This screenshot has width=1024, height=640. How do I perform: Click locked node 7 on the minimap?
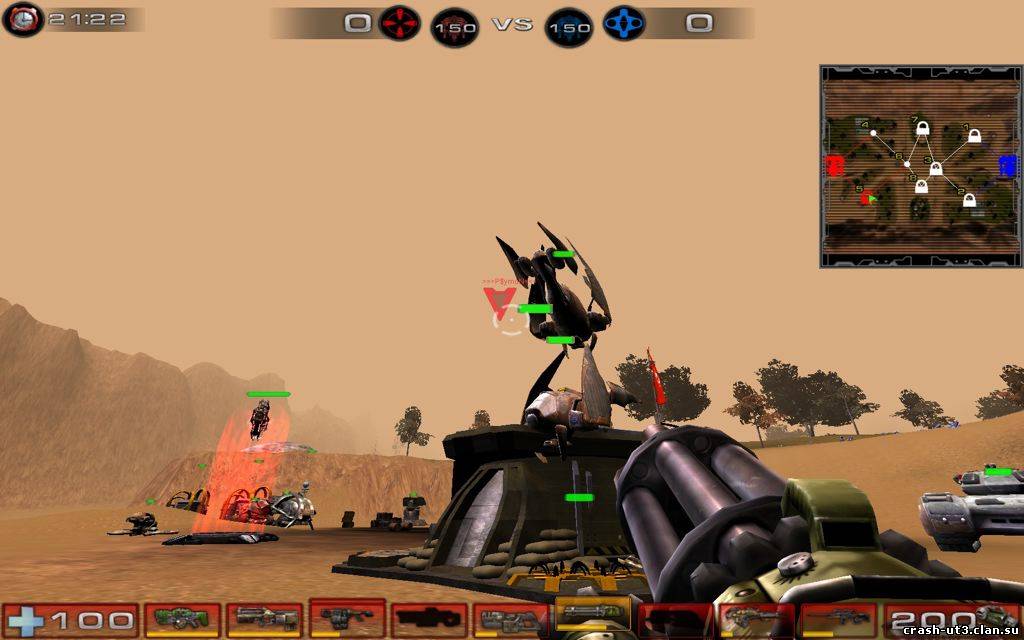[x=922, y=129]
